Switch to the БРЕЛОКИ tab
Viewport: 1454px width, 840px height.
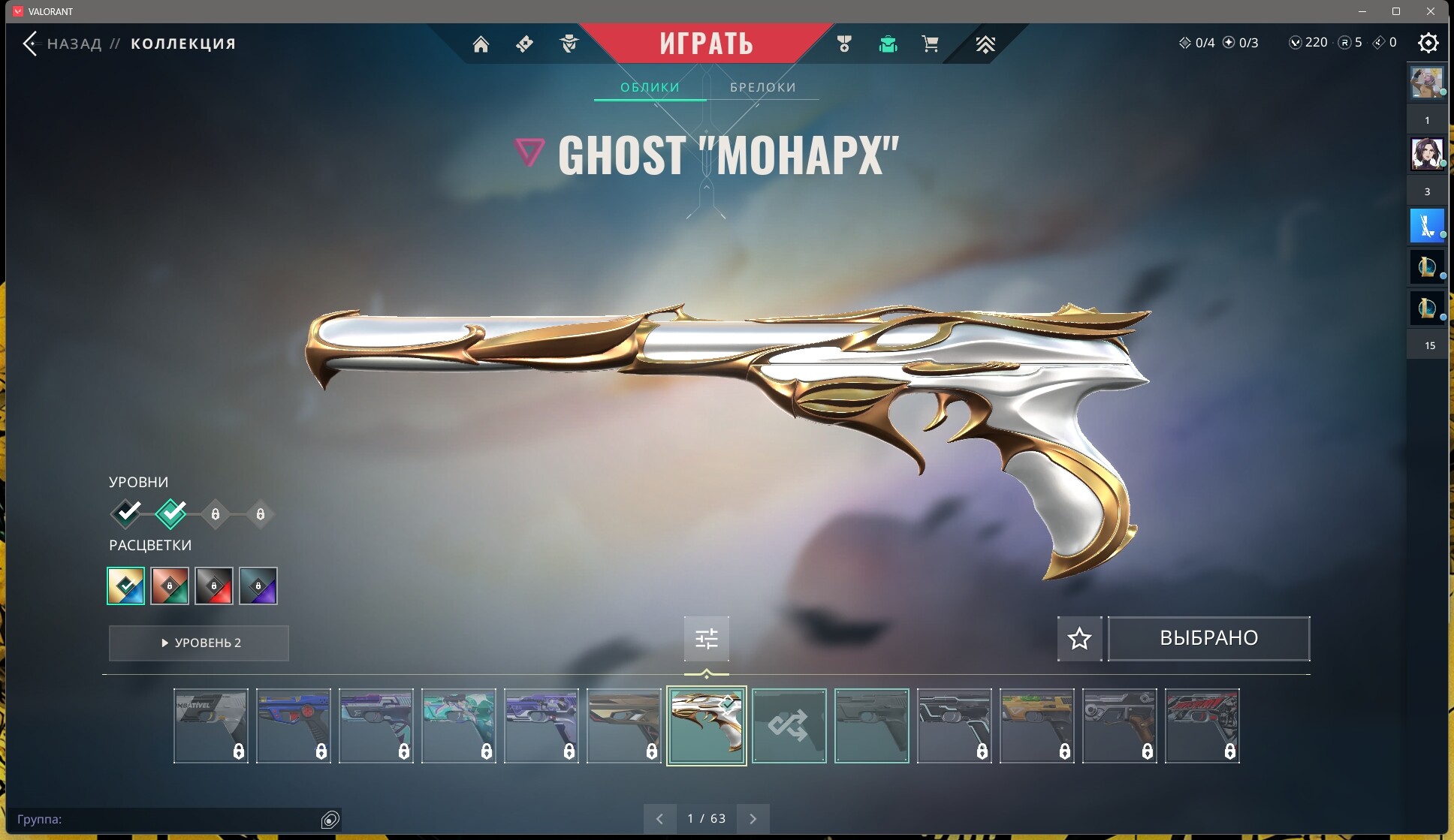762,87
